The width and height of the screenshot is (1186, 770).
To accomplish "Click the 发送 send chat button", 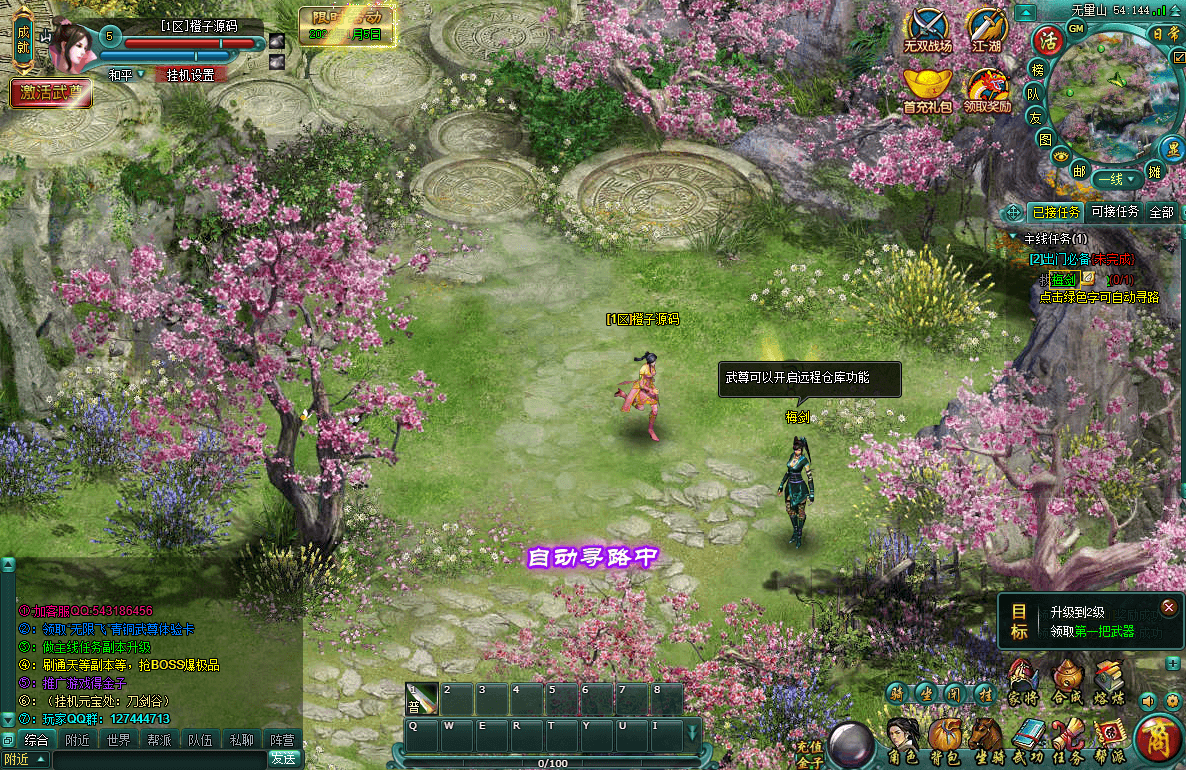I will [282, 759].
